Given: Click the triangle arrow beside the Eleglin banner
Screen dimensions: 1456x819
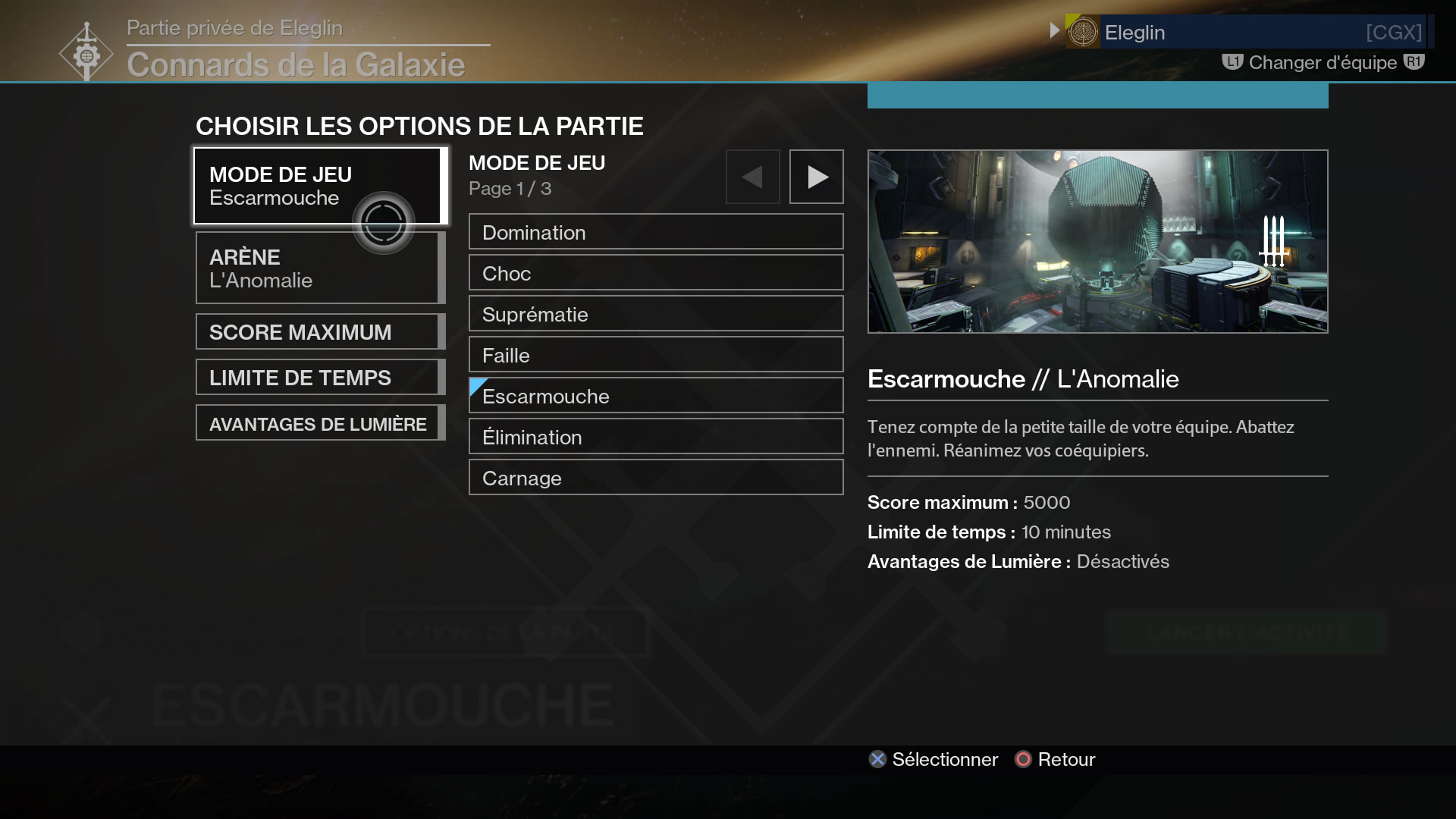Looking at the screenshot, I should click(x=1054, y=31).
